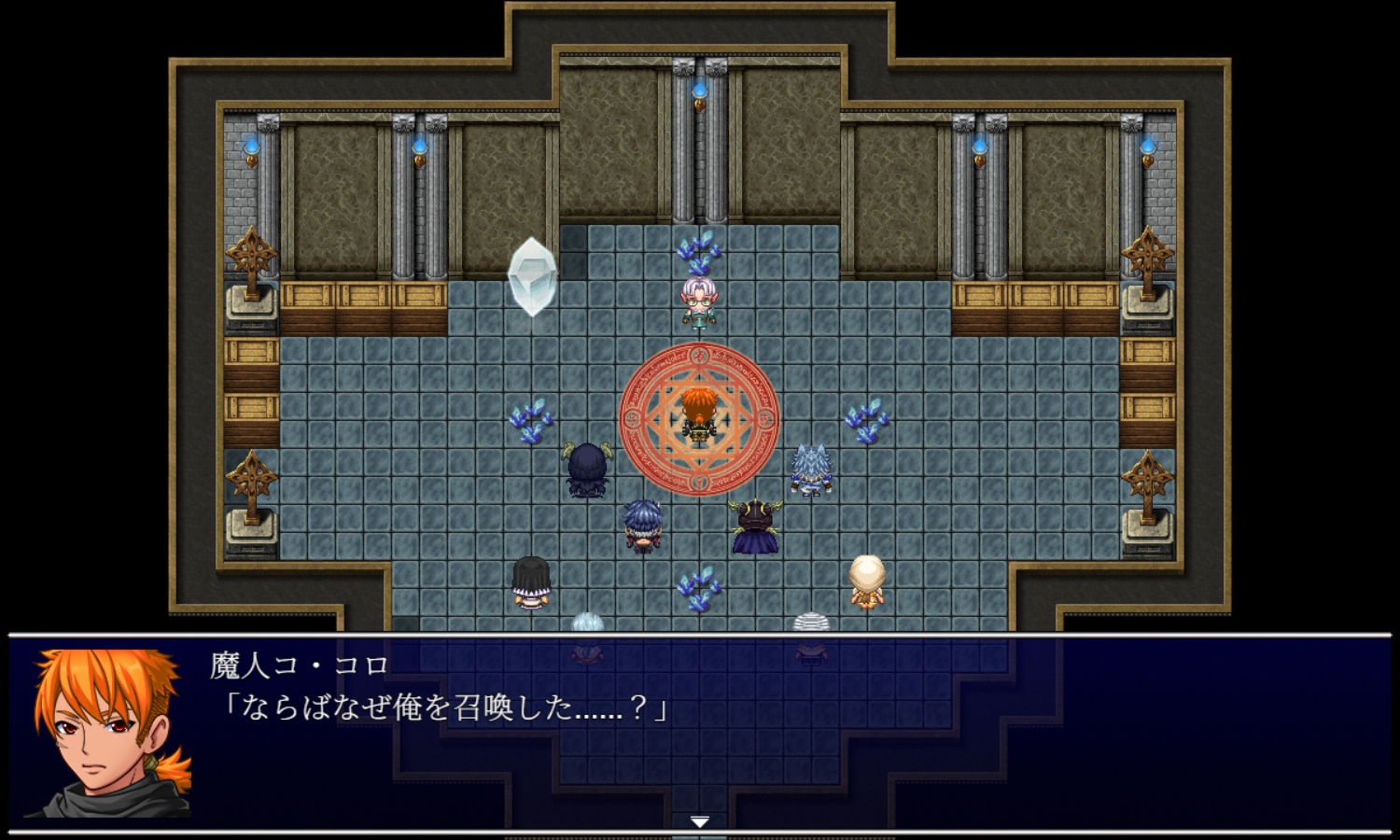Advance dialogue with the white arrow indicator
This screenshot has width=1400, height=840.
(699, 821)
